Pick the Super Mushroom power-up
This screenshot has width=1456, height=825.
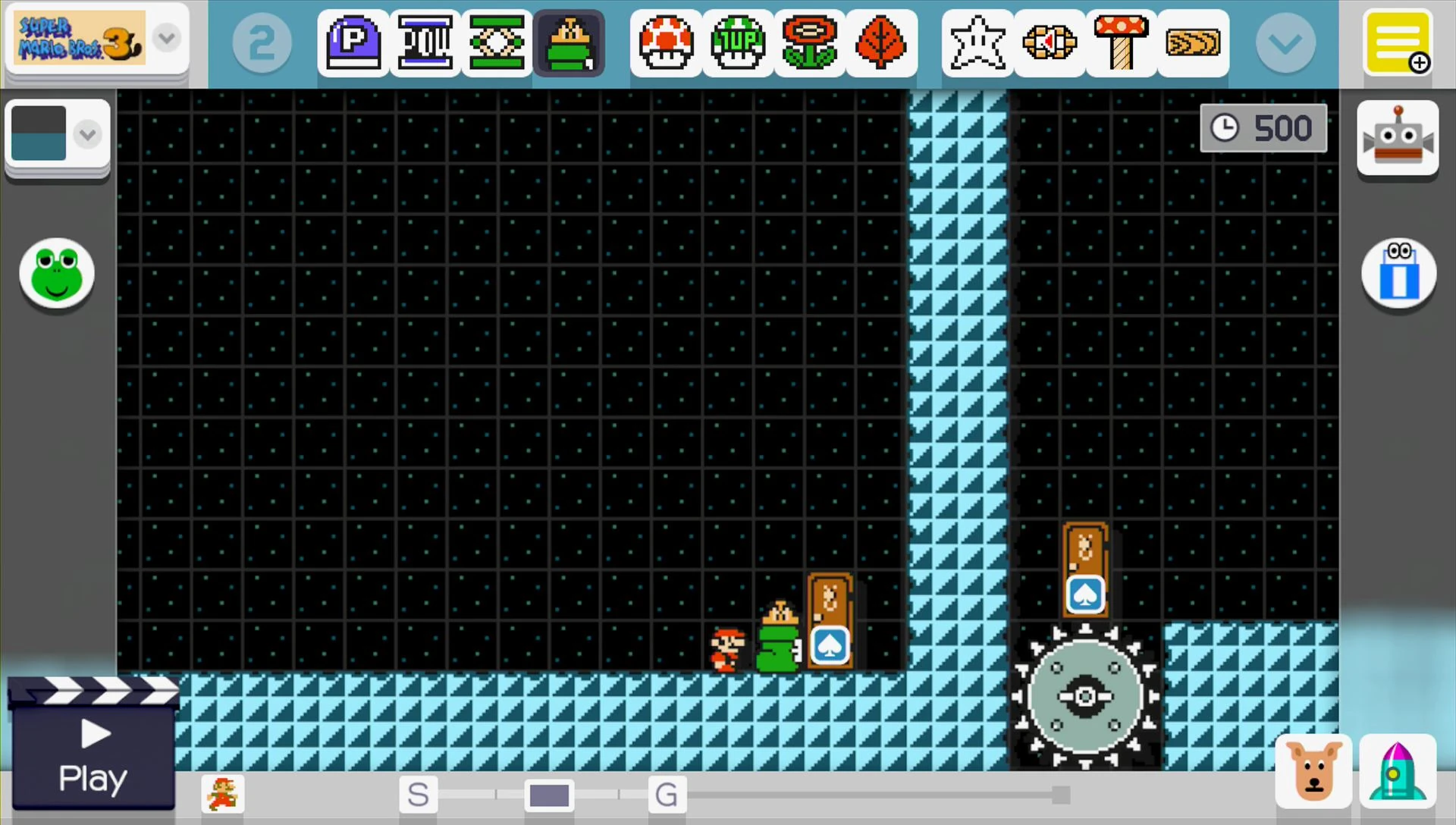click(x=665, y=43)
